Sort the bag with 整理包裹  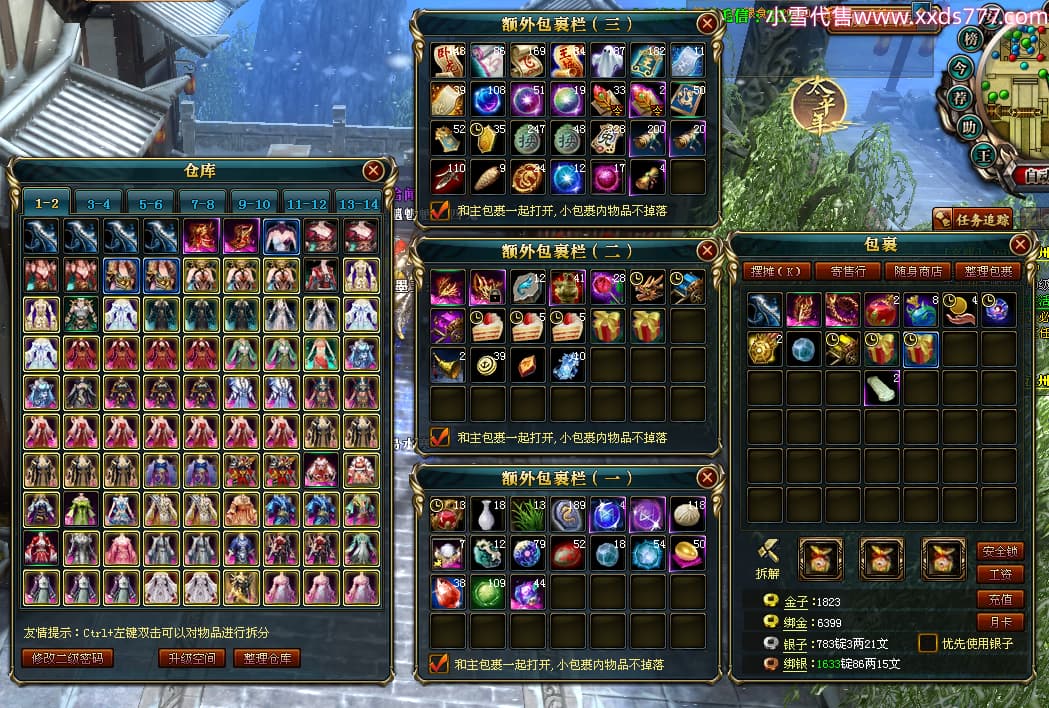[x=987, y=271]
